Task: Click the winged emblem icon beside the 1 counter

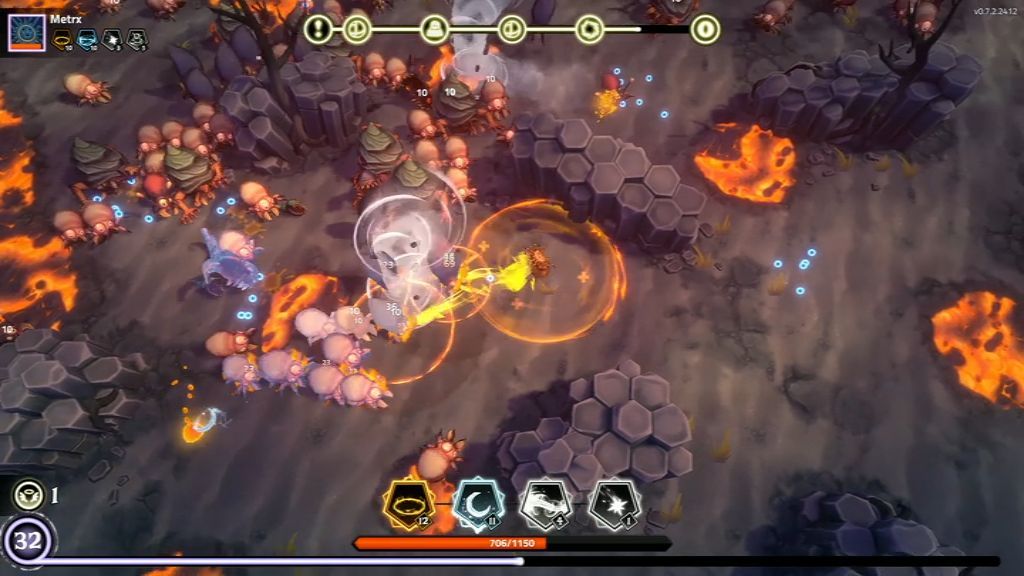Action: [x=28, y=494]
